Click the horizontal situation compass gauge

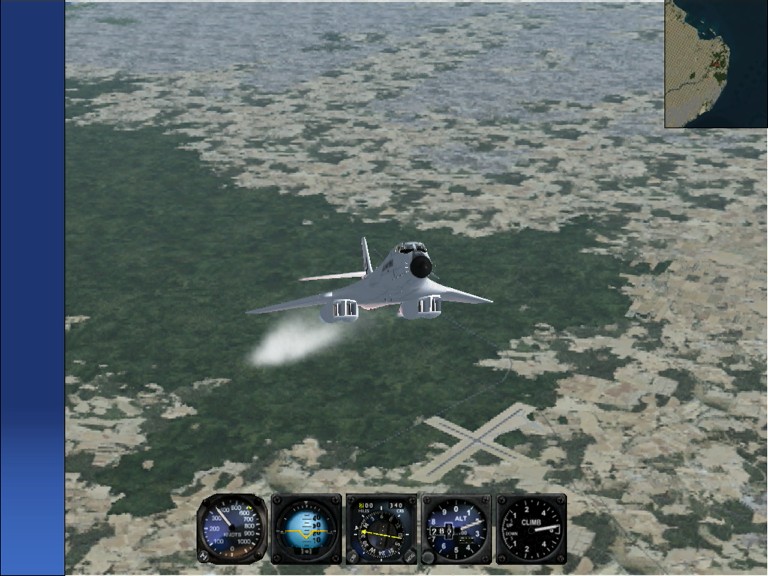[381, 528]
